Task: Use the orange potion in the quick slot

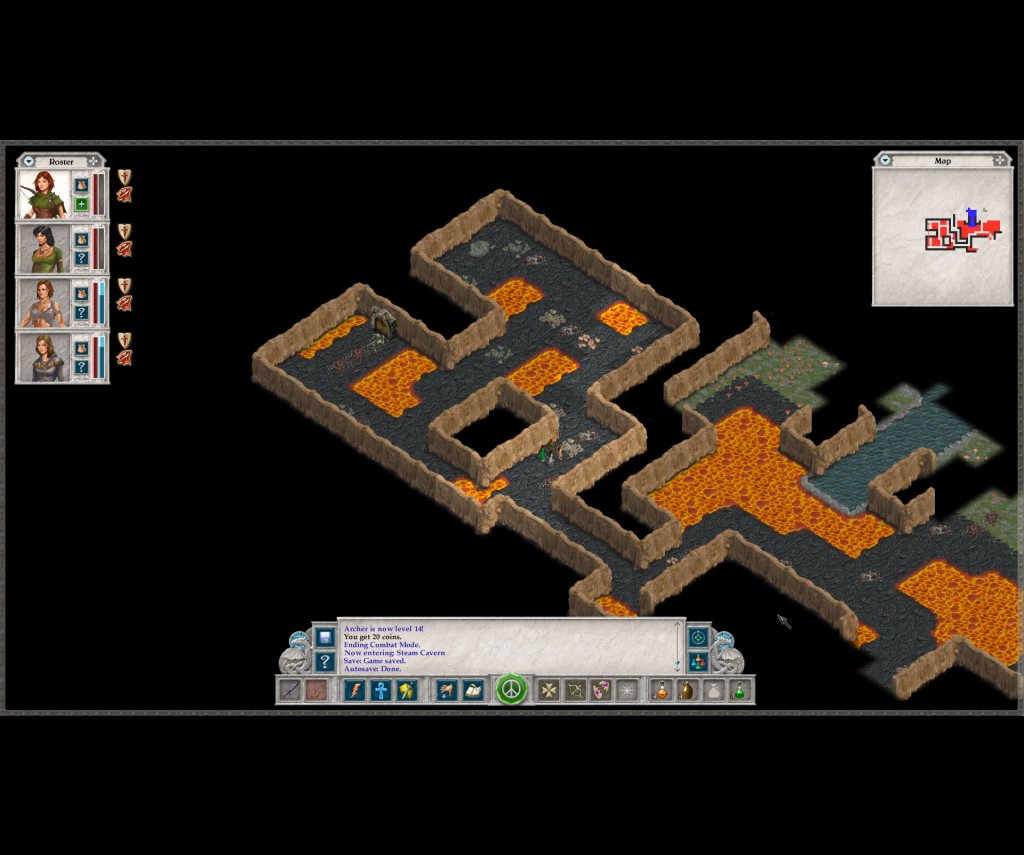Action: pos(661,690)
